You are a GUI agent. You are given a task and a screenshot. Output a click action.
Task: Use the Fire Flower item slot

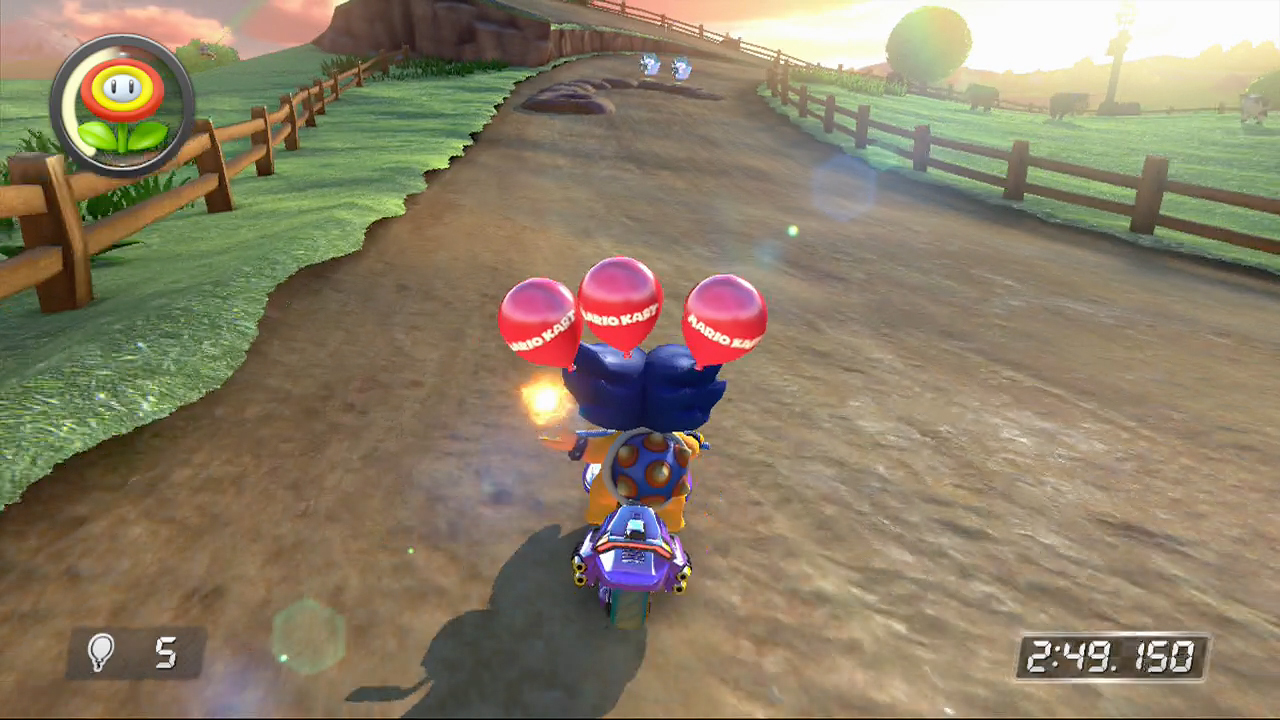coord(123,105)
